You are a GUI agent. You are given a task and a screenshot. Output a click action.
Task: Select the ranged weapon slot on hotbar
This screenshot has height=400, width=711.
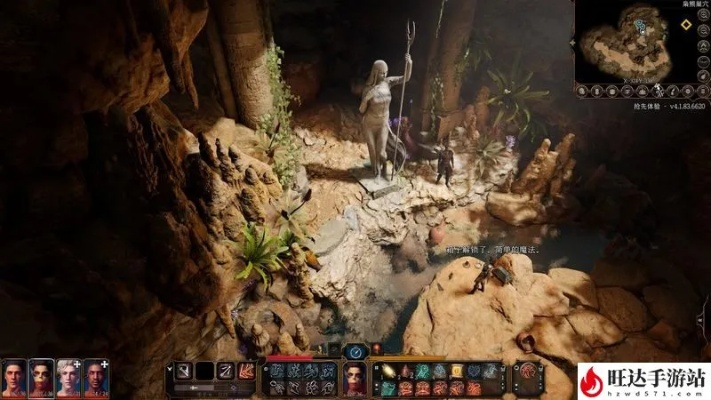(226, 371)
